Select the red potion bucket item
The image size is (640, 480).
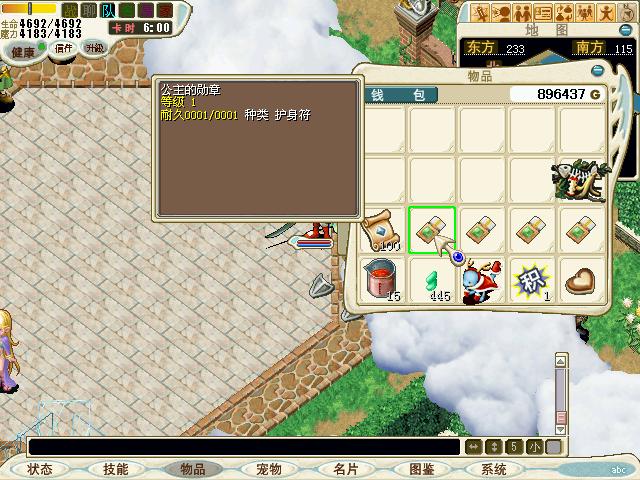click(381, 279)
